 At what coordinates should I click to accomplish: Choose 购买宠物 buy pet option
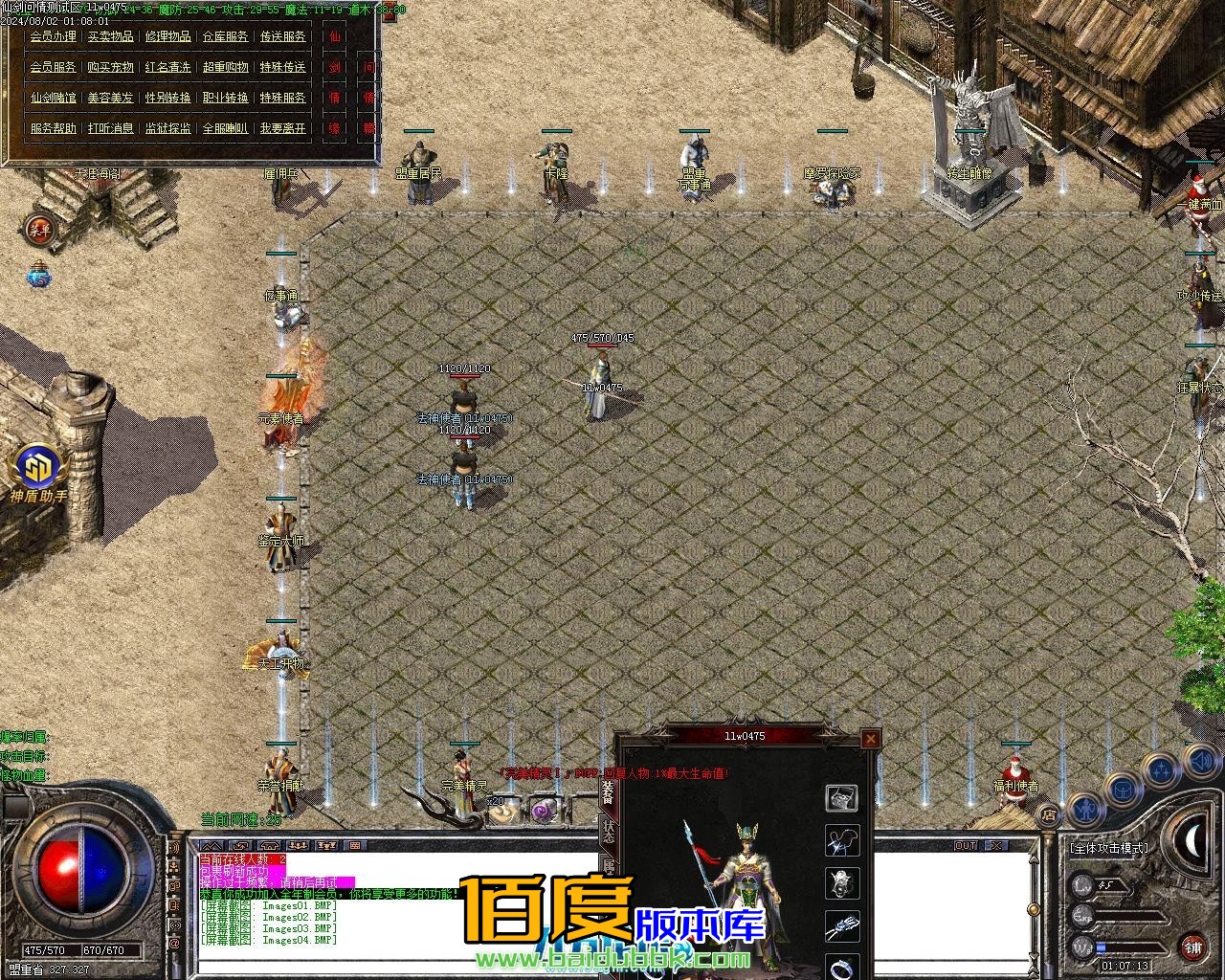coord(110,67)
